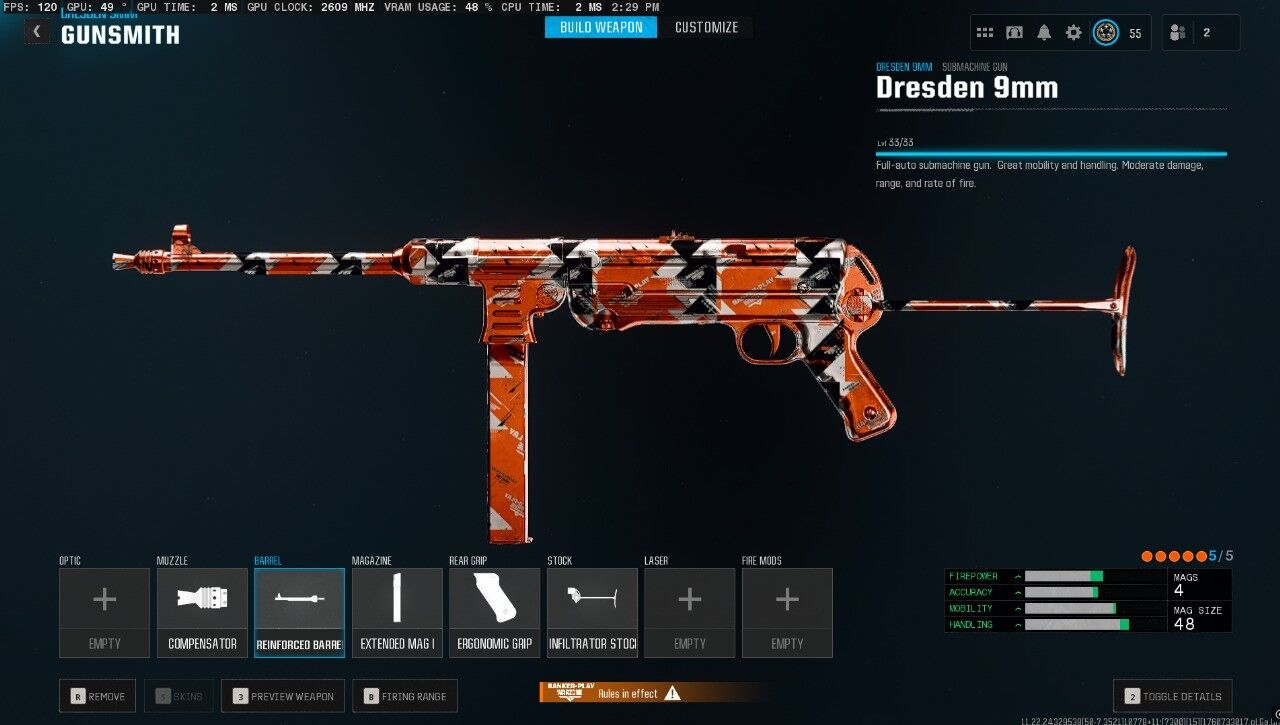Open the Infiltrator Stock slot
The image size is (1280, 725).
(x=592, y=612)
